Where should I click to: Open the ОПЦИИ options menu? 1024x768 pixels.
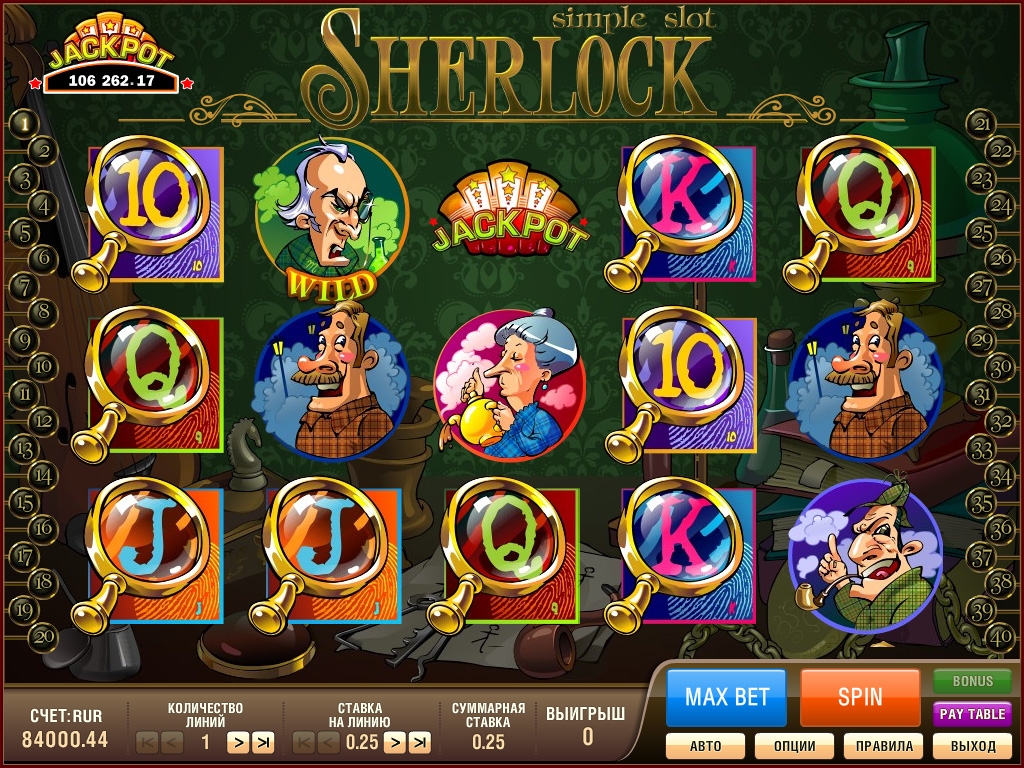[x=794, y=746]
